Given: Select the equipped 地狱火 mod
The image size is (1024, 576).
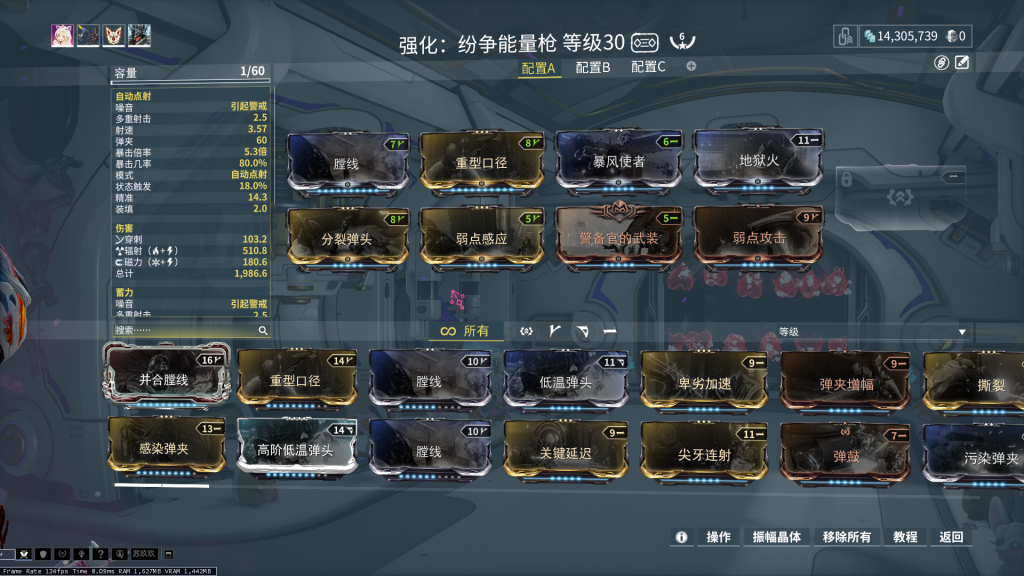Looking at the screenshot, I should click(x=759, y=160).
